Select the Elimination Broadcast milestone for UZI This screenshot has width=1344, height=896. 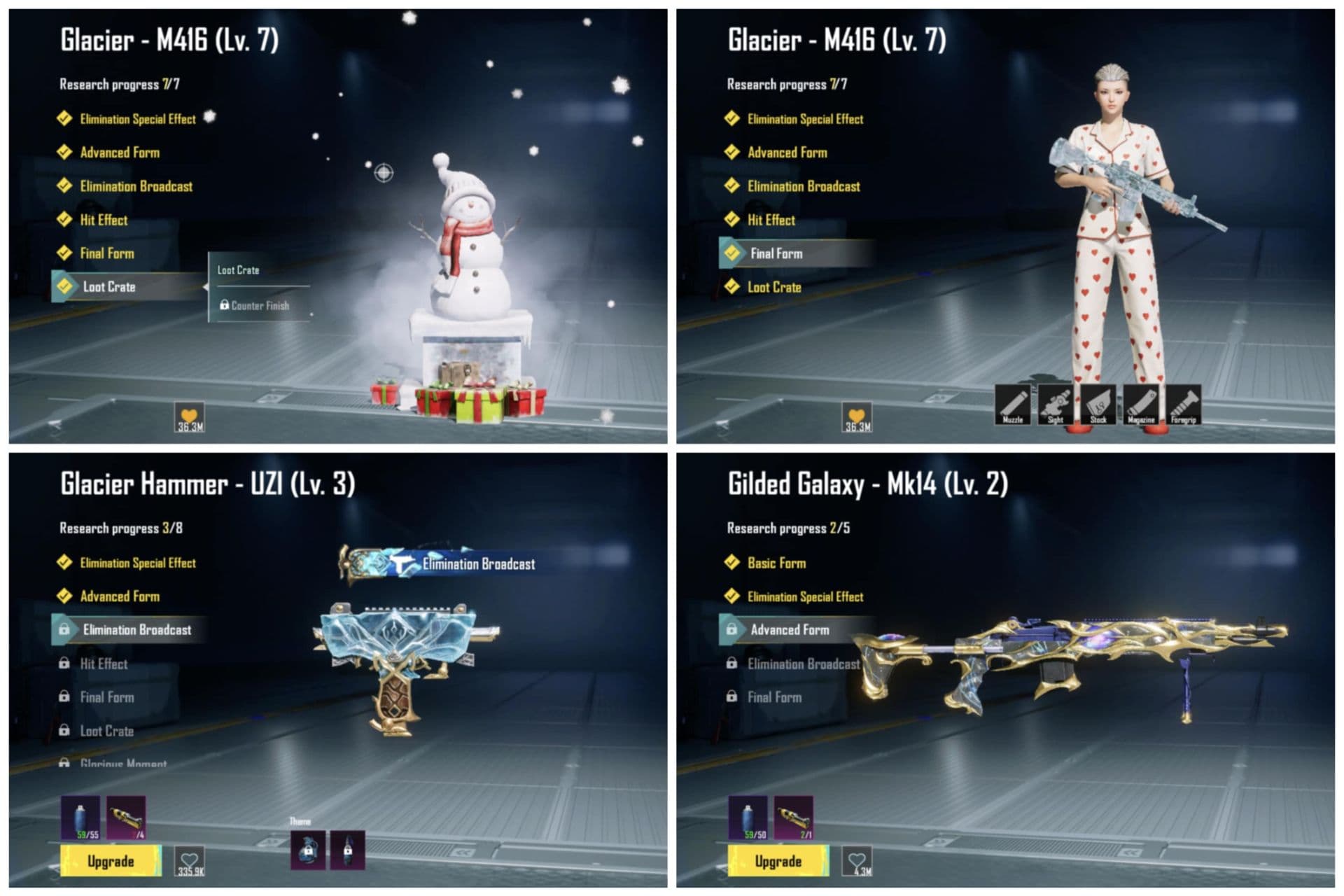click(133, 630)
